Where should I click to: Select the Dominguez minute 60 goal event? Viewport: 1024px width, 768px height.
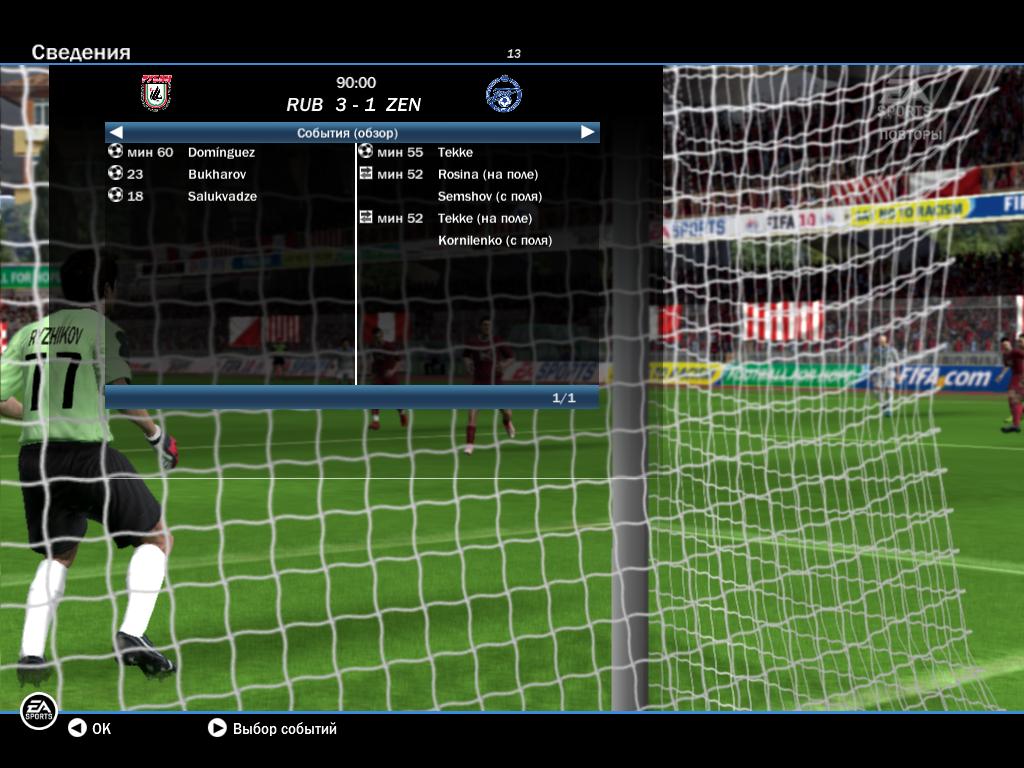coord(221,152)
